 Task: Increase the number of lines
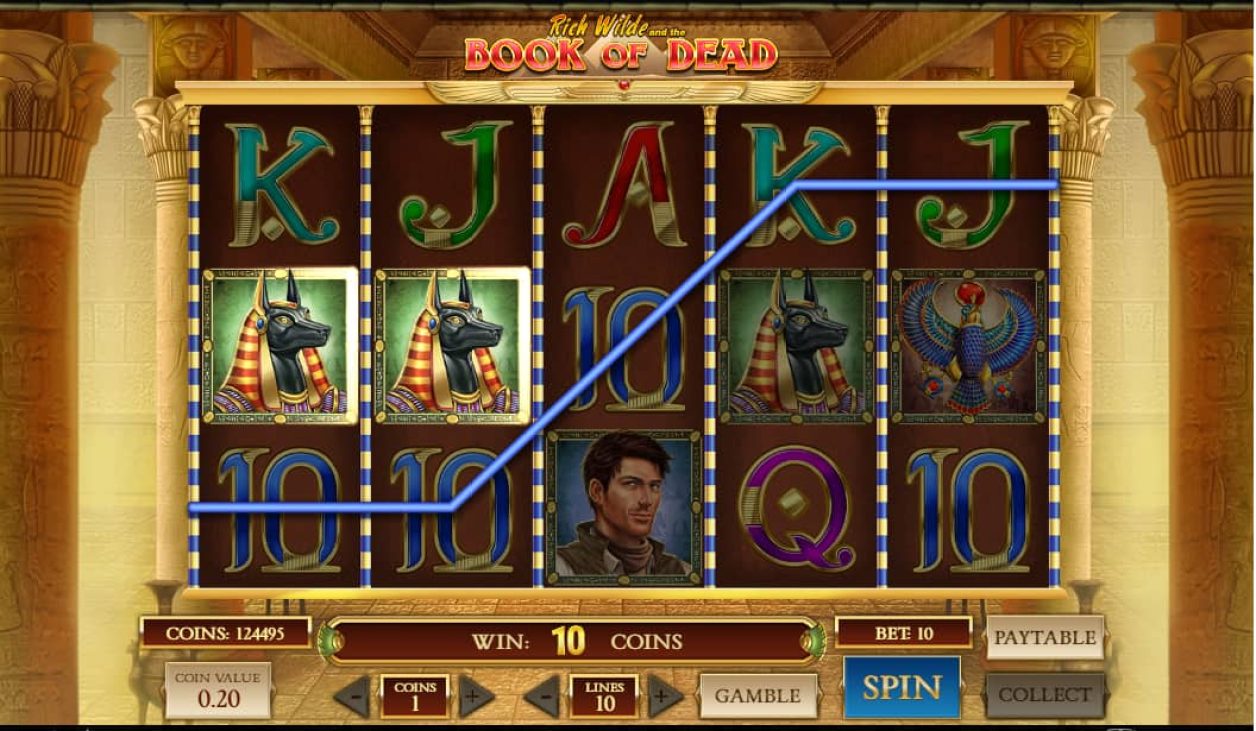click(665, 696)
